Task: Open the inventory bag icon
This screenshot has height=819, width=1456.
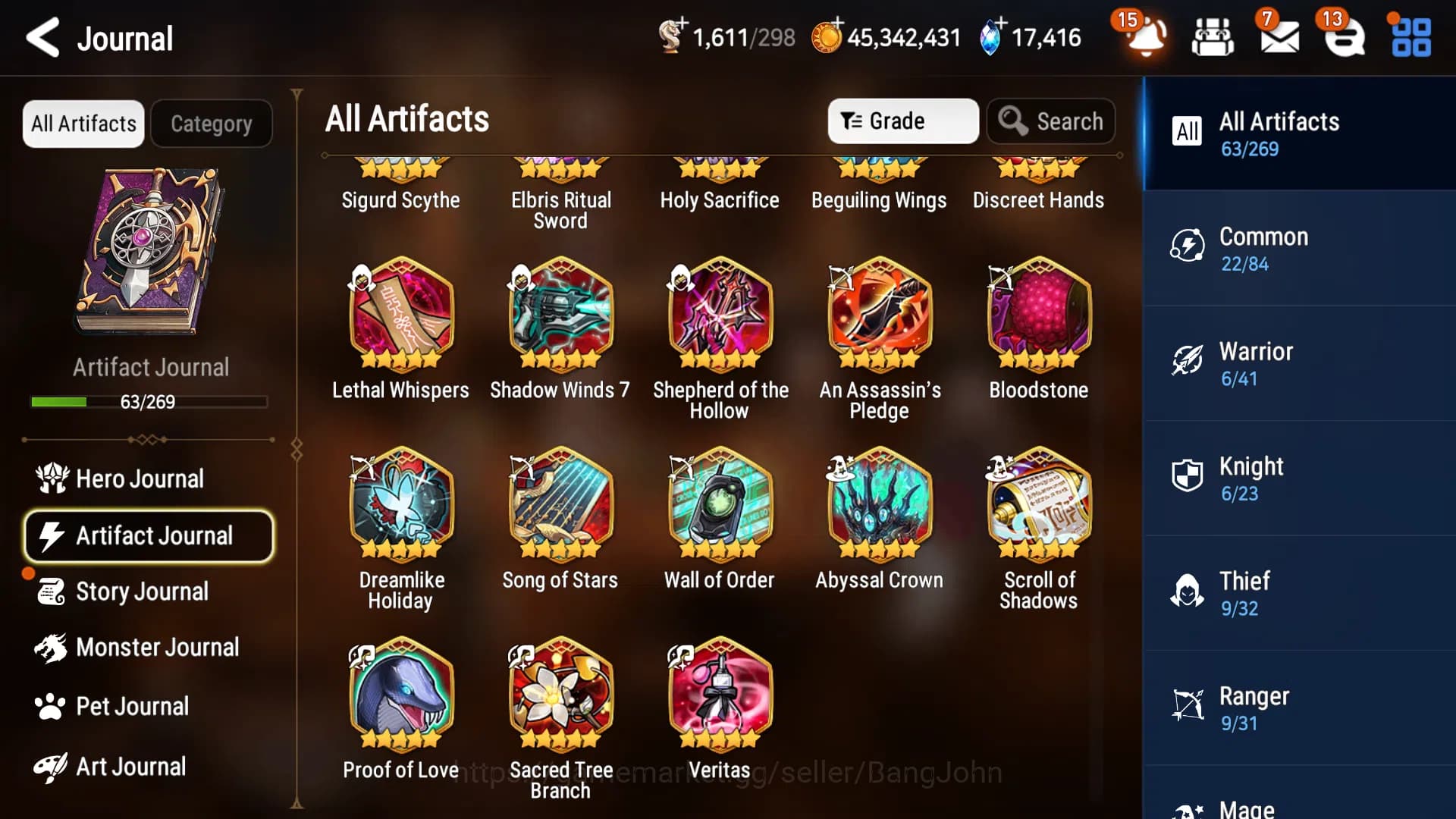Action: [x=1213, y=38]
